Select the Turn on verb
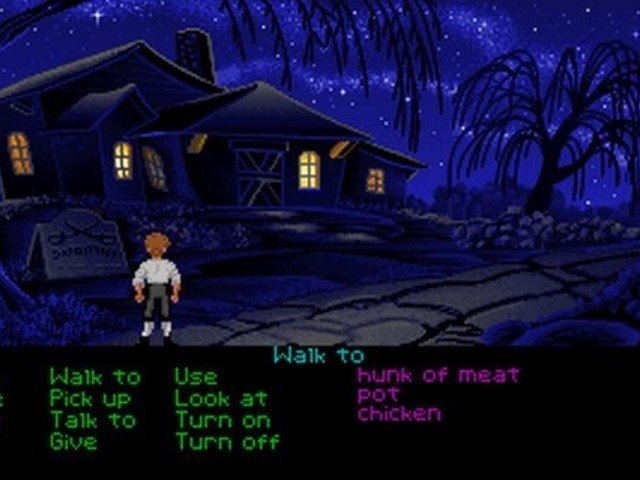 (222, 420)
